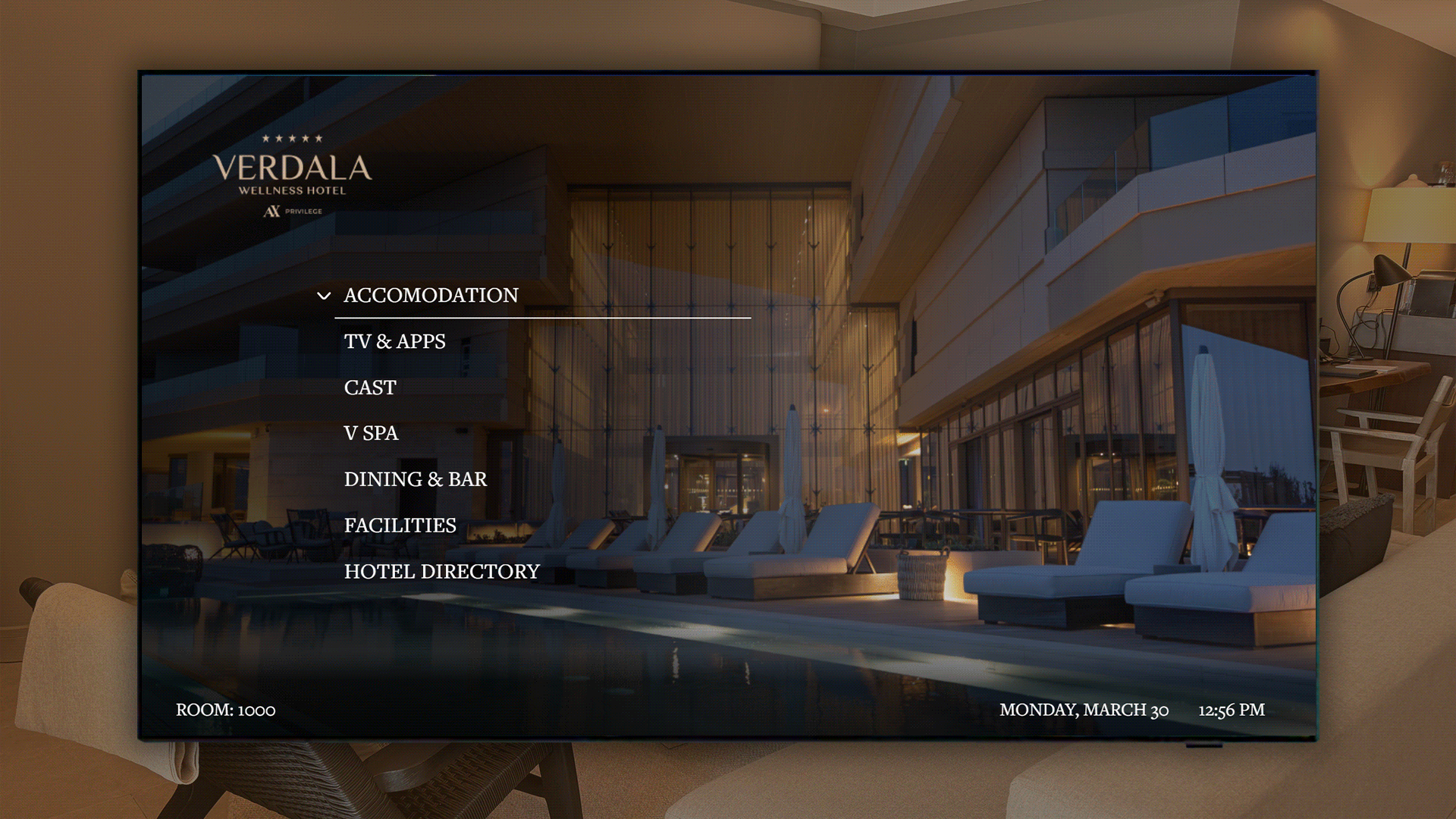The height and width of the screenshot is (819, 1456).
Task: Click HOTEL DIRECTORY text entry
Action: click(441, 571)
